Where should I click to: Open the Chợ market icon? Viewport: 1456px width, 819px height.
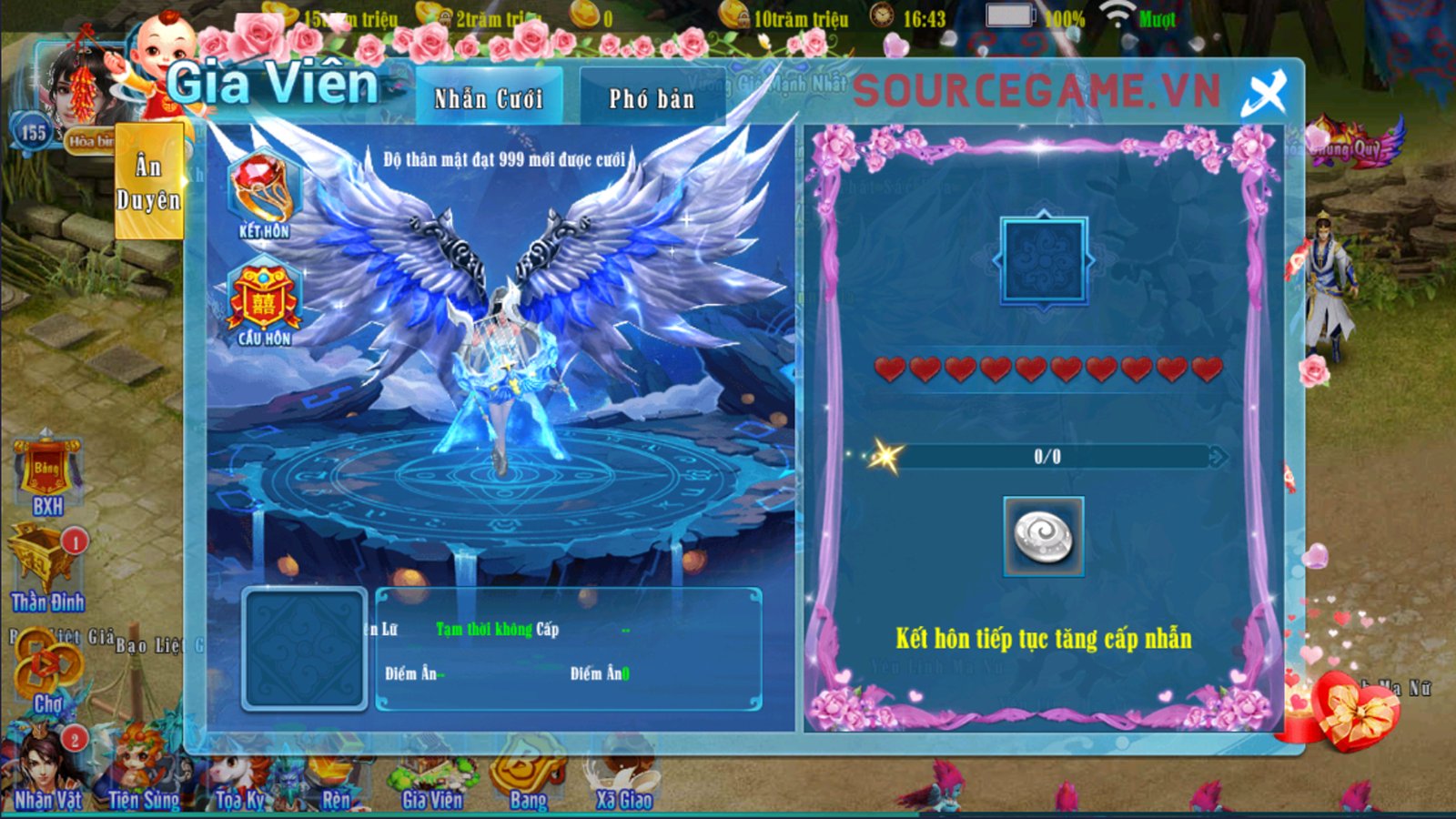[x=47, y=674]
